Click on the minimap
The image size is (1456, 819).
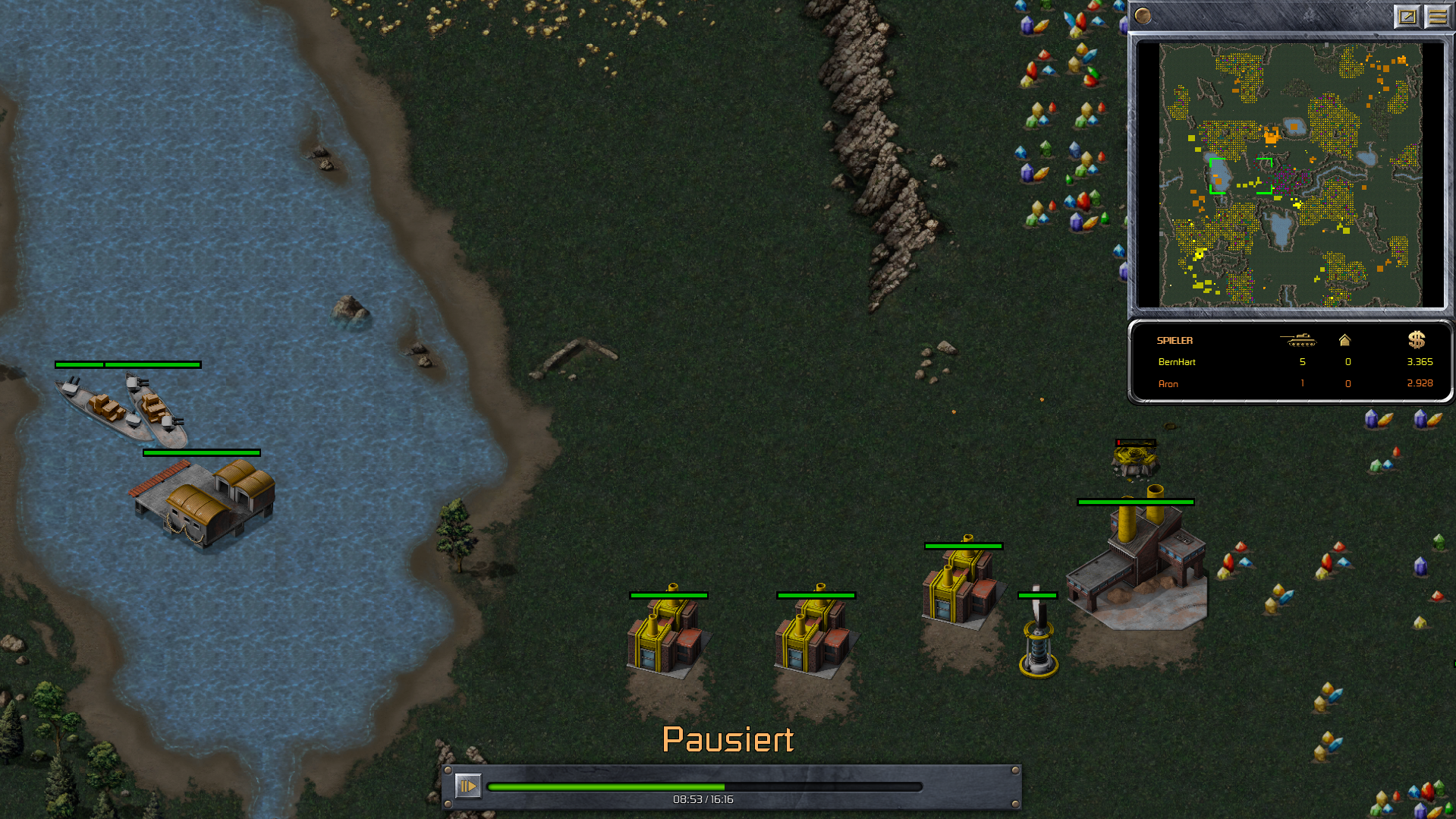[x=1290, y=175]
